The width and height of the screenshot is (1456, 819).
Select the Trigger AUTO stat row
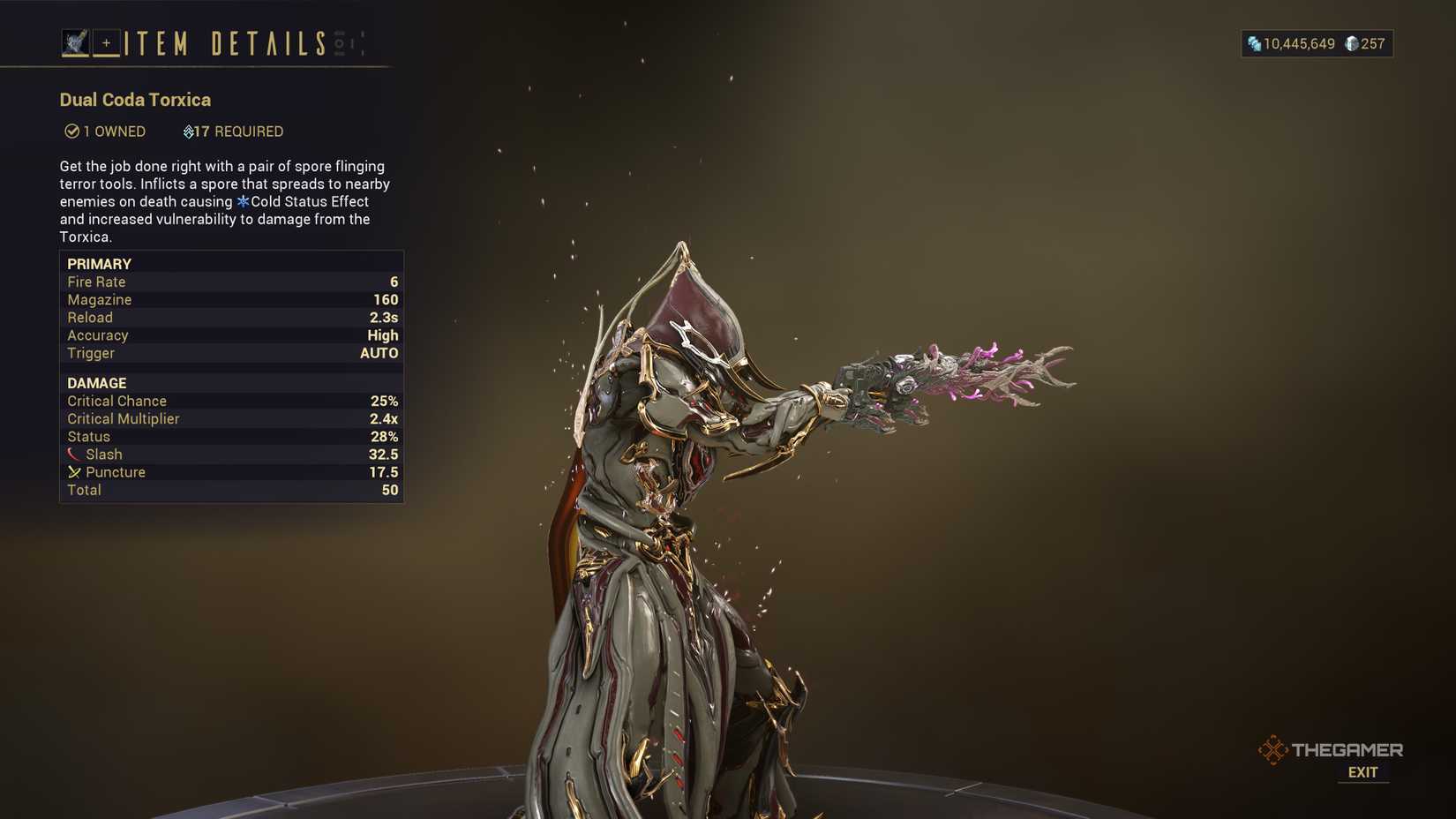(232, 353)
